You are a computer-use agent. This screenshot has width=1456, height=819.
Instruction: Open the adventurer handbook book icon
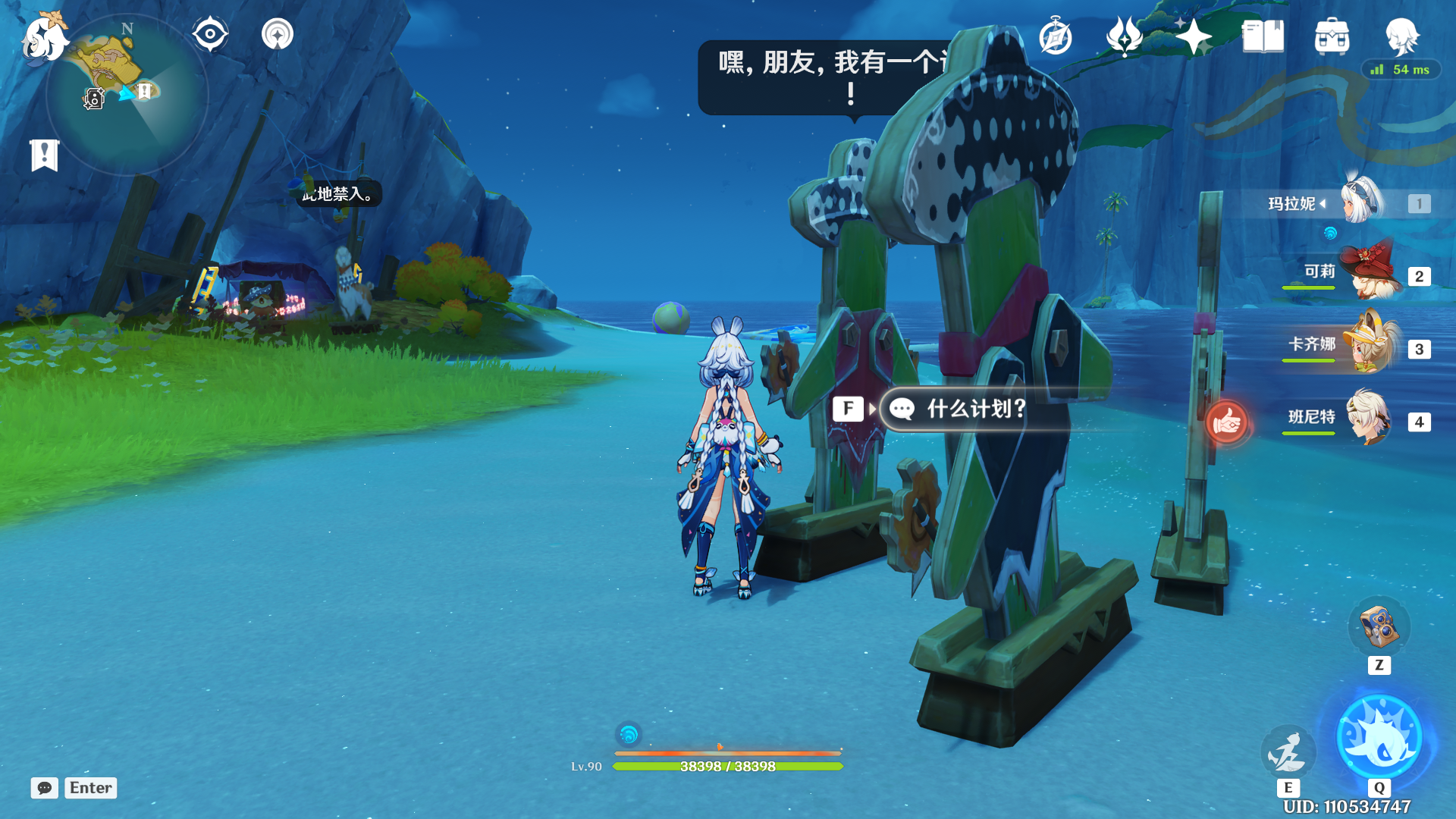click(1263, 37)
